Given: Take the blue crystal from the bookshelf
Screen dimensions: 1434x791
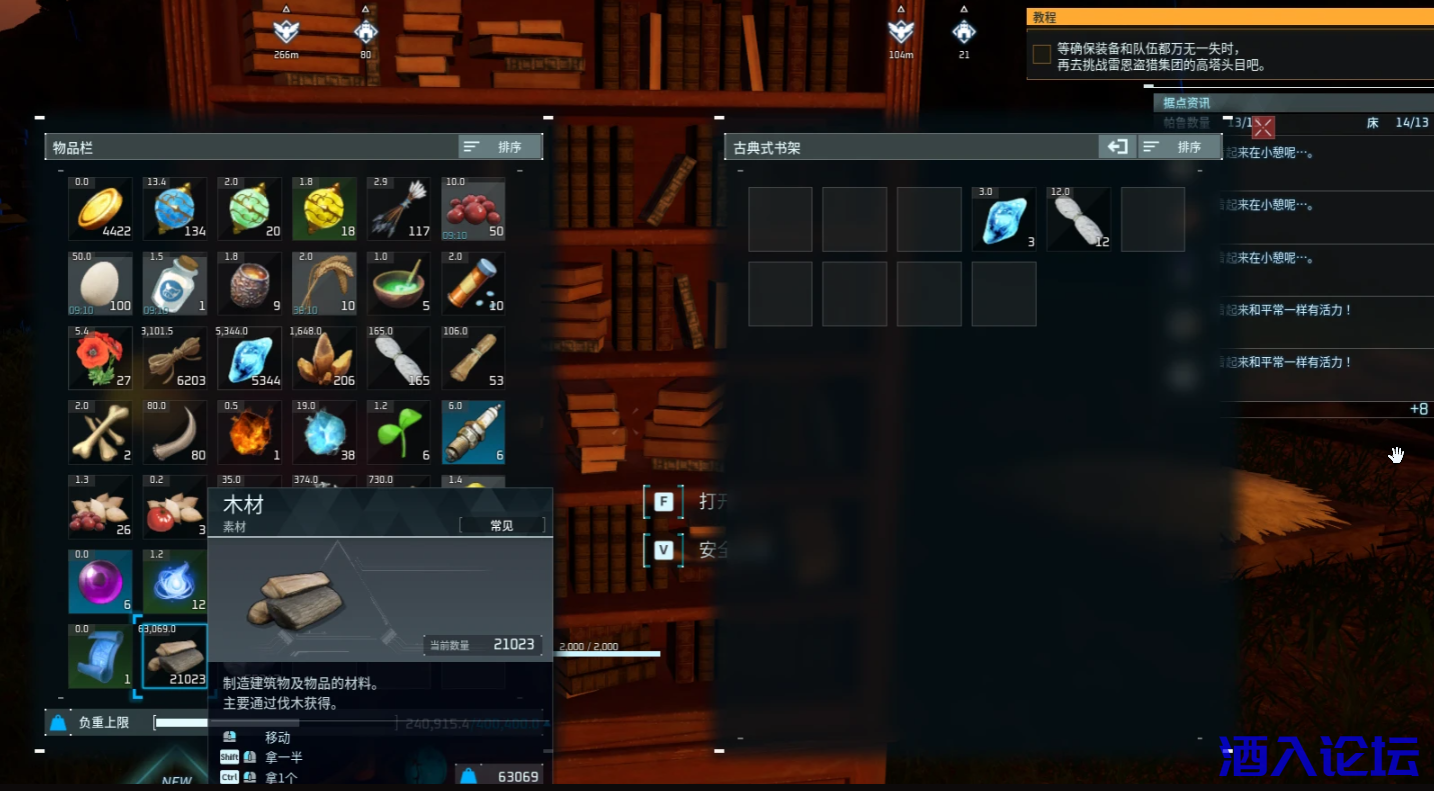Looking at the screenshot, I should click(x=1004, y=219).
